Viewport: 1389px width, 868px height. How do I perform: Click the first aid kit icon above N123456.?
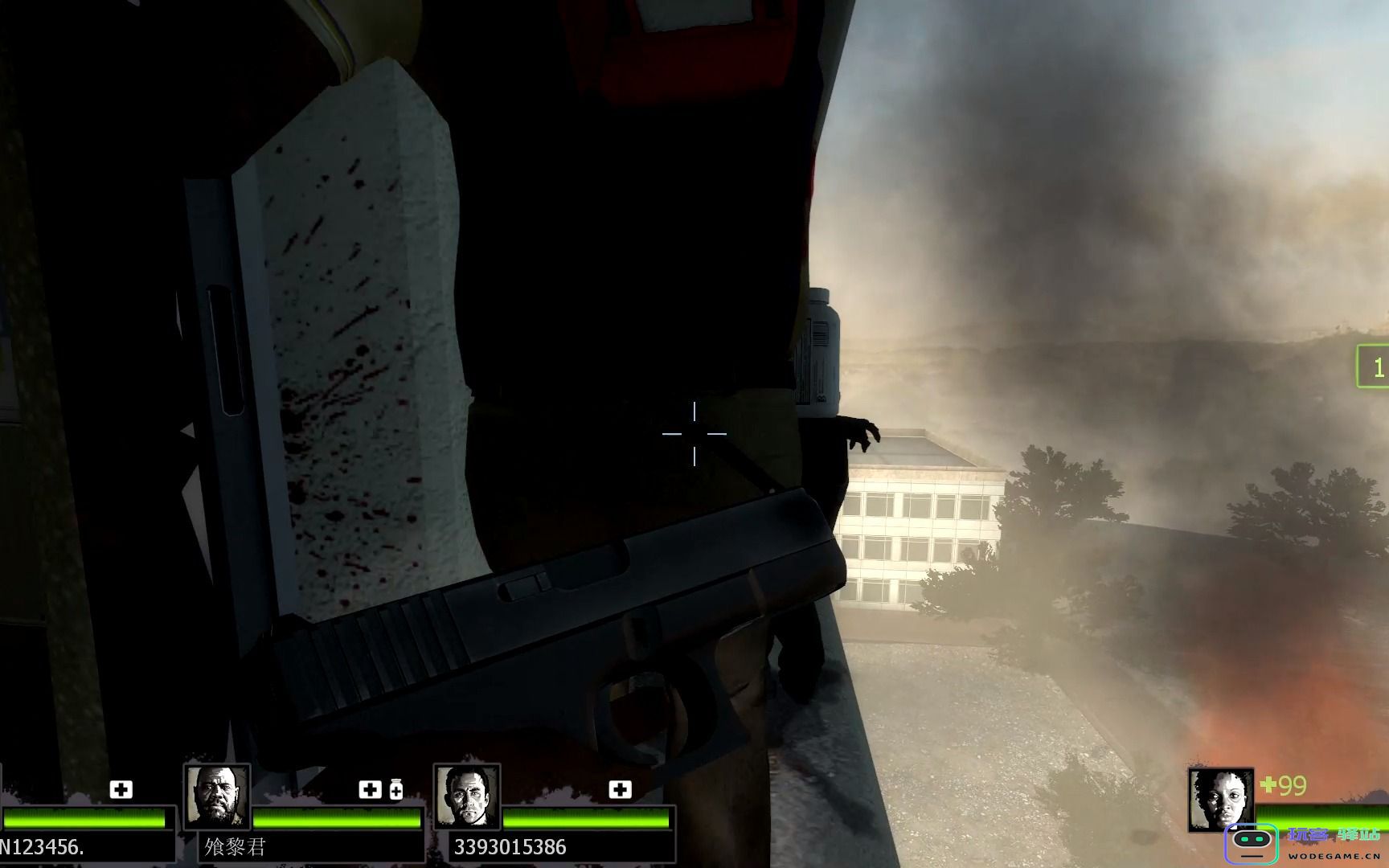click(x=121, y=790)
